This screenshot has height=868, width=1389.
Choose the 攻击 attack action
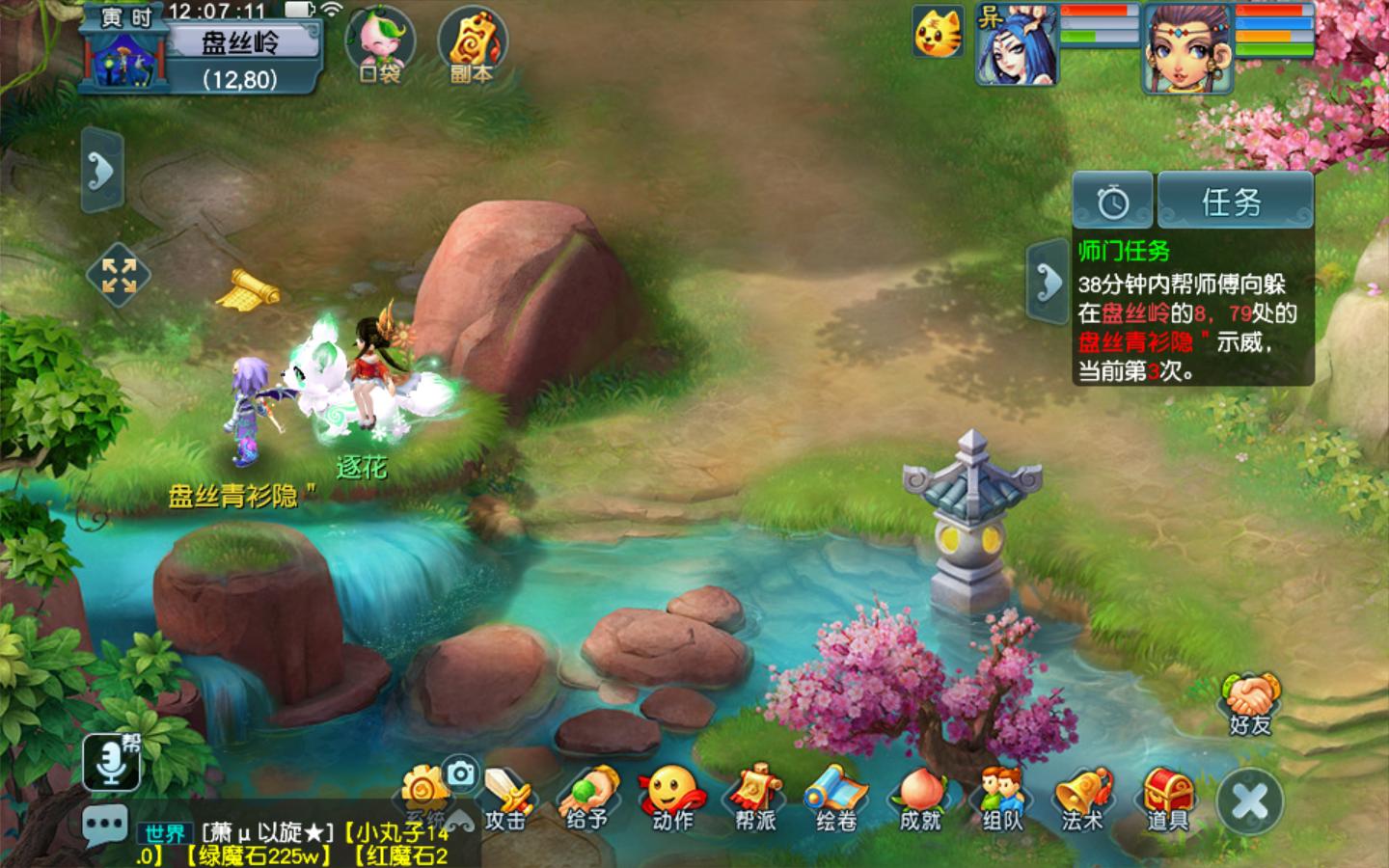click(505, 800)
